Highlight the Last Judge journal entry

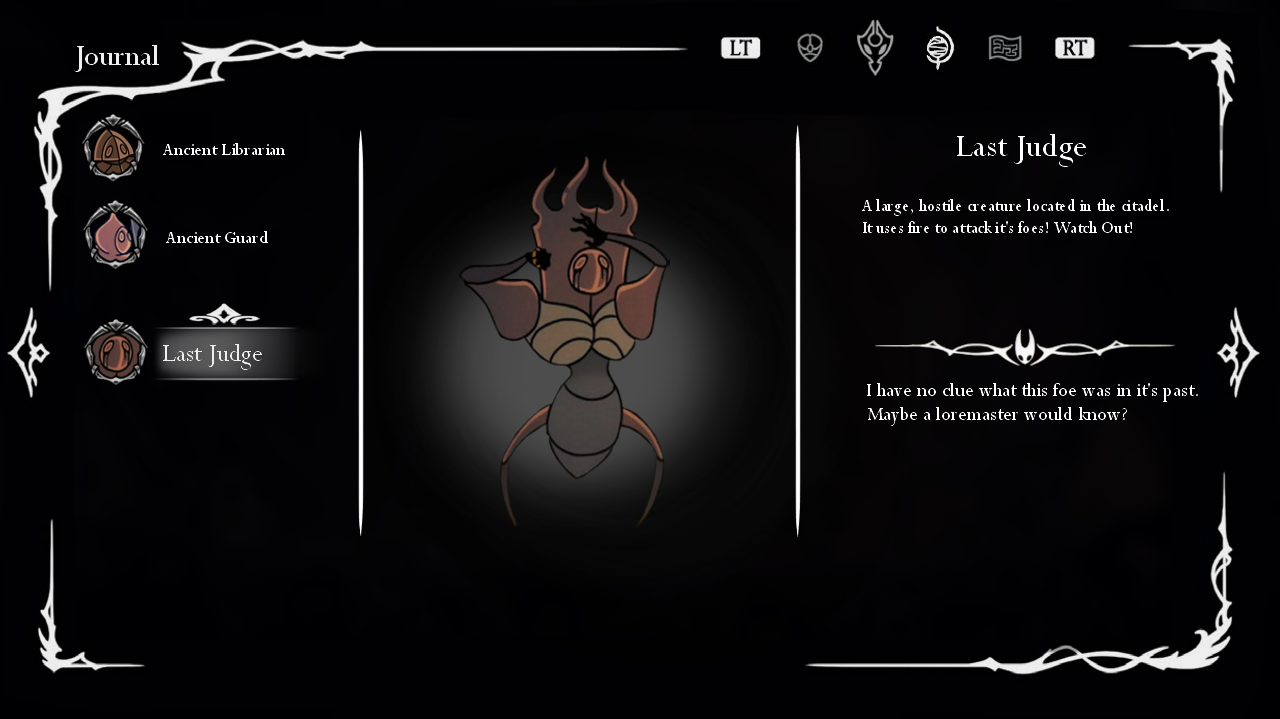(212, 354)
